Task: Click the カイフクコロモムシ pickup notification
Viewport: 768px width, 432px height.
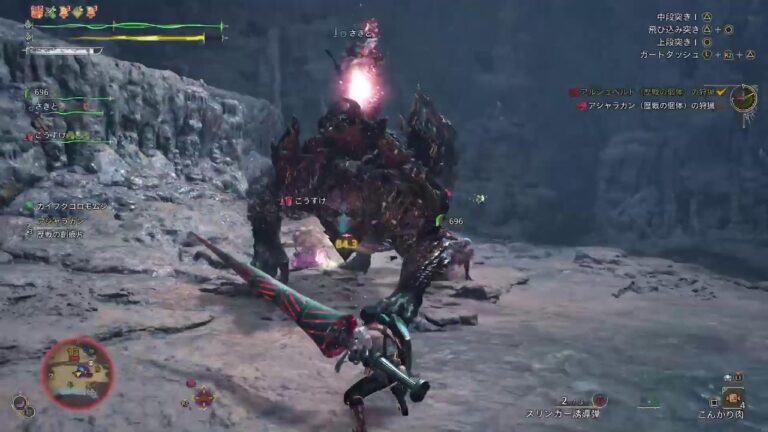Action: pyautogui.click(x=68, y=207)
